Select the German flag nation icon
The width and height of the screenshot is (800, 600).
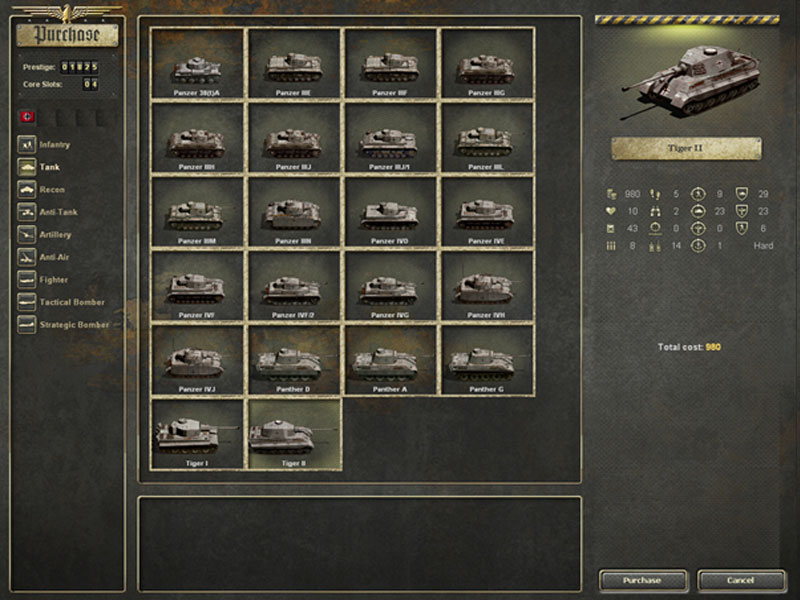coord(27,117)
